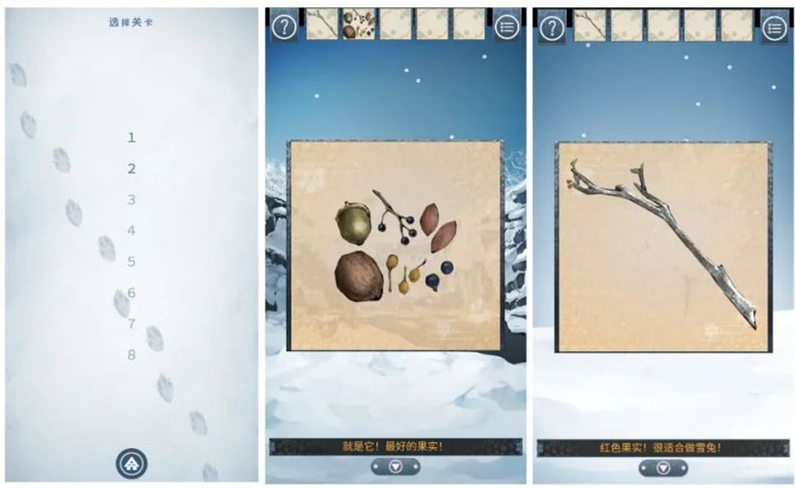Choose level 7
795x488 pixels.
coord(131,324)
